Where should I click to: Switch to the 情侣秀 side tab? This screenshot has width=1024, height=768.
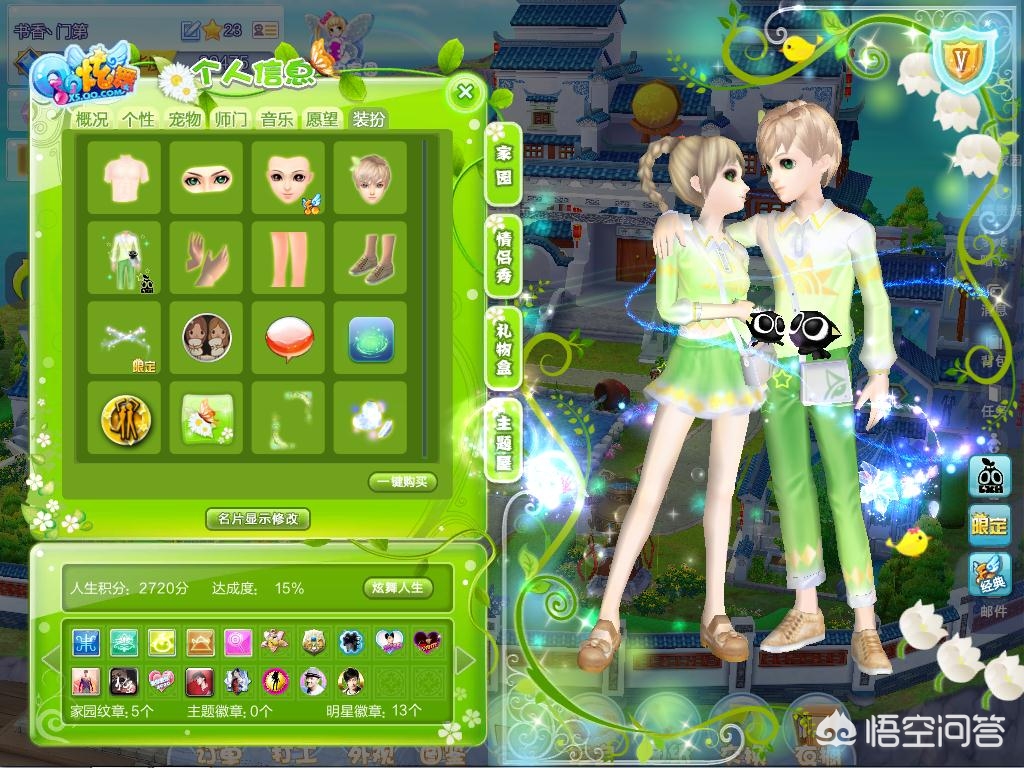[x=503, y=257]
